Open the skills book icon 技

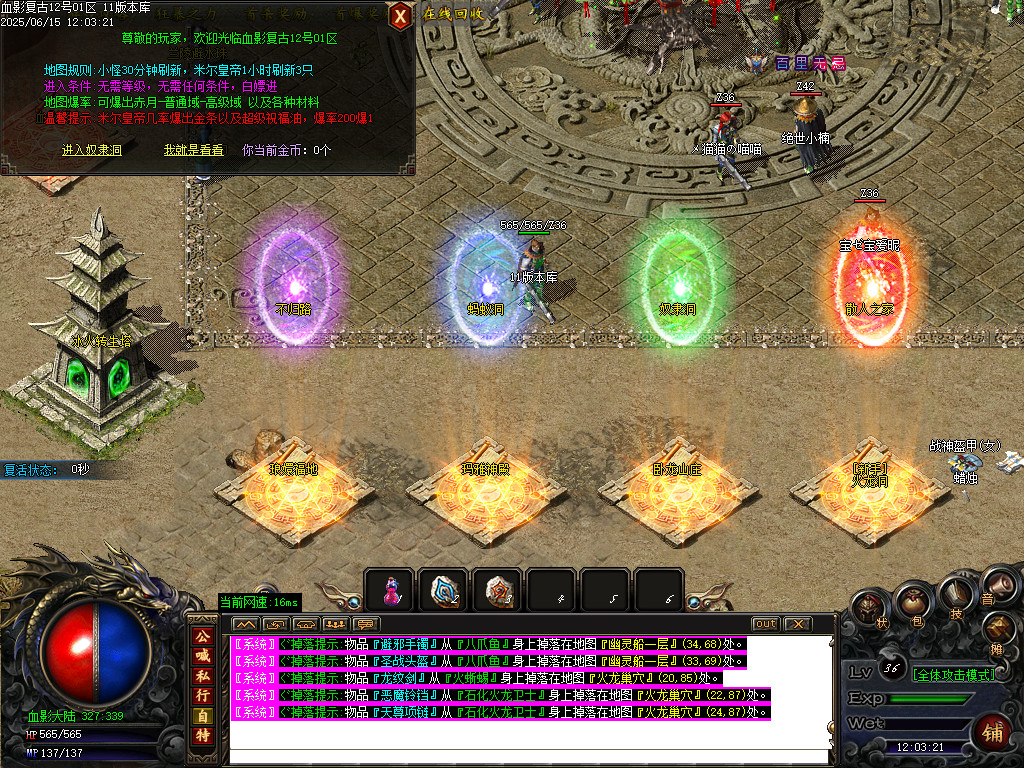click(x=955, y=593)
